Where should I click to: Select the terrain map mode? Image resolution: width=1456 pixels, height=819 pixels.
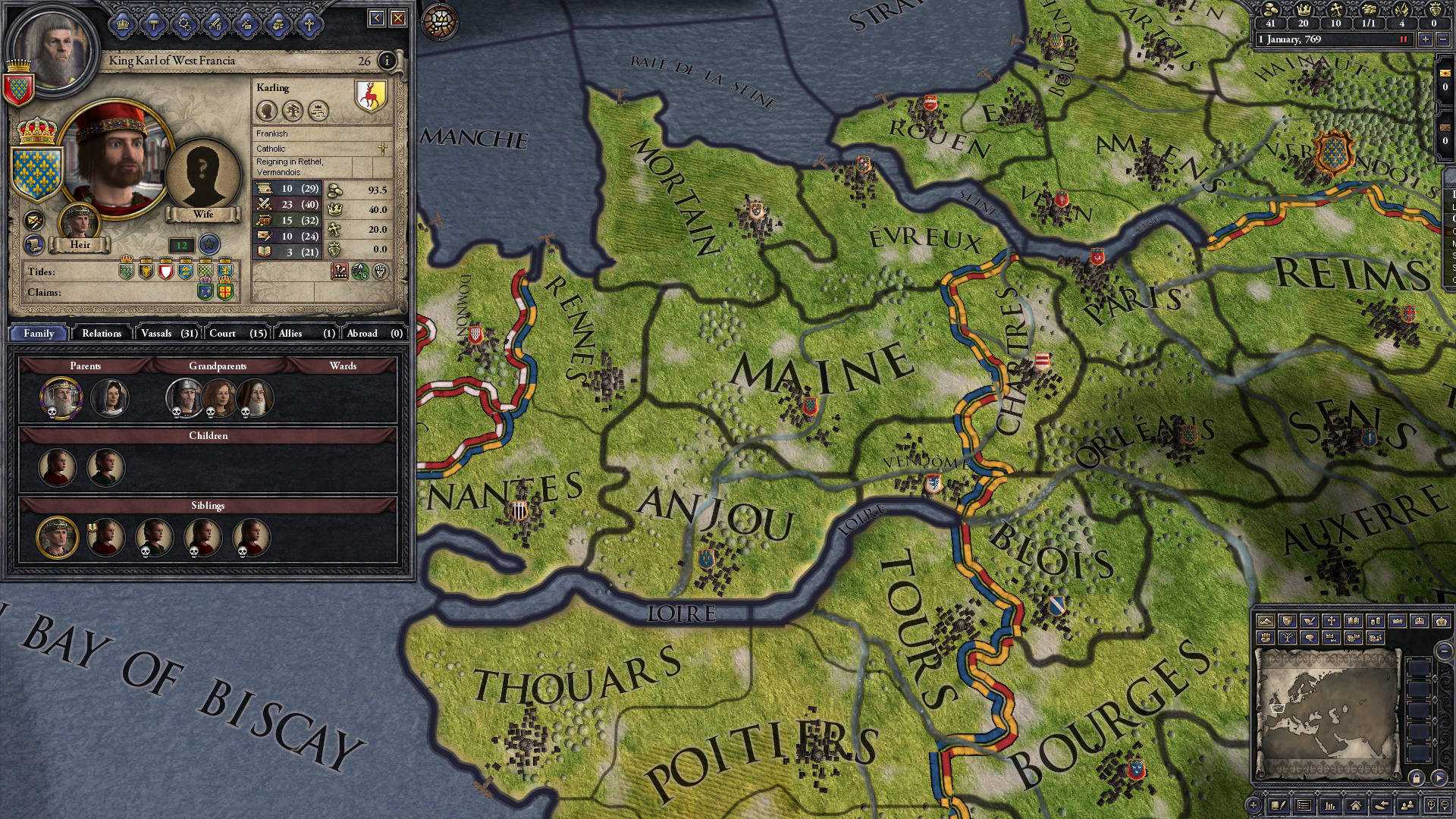[1266, 620]
